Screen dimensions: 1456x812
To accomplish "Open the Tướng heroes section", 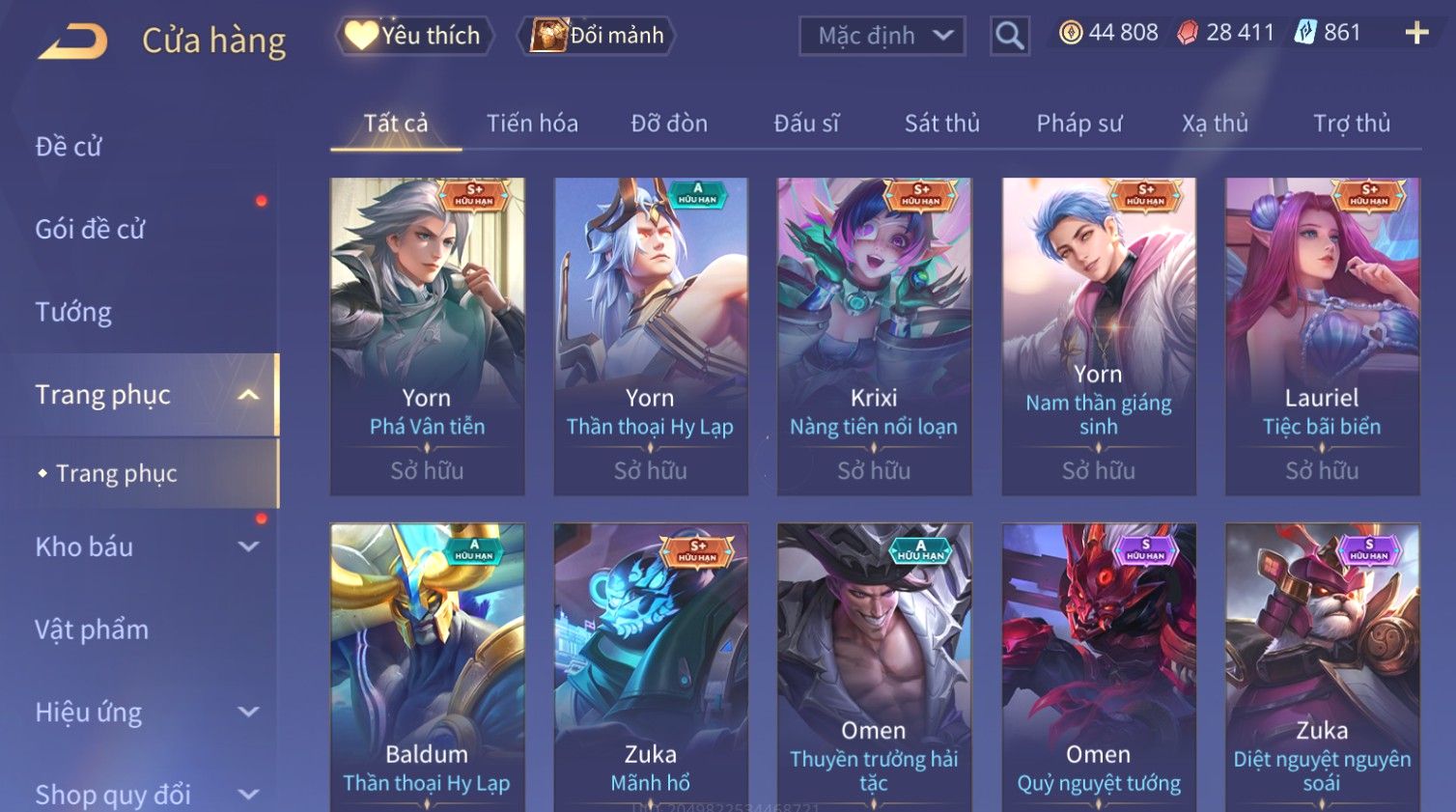I will [73, 312].
